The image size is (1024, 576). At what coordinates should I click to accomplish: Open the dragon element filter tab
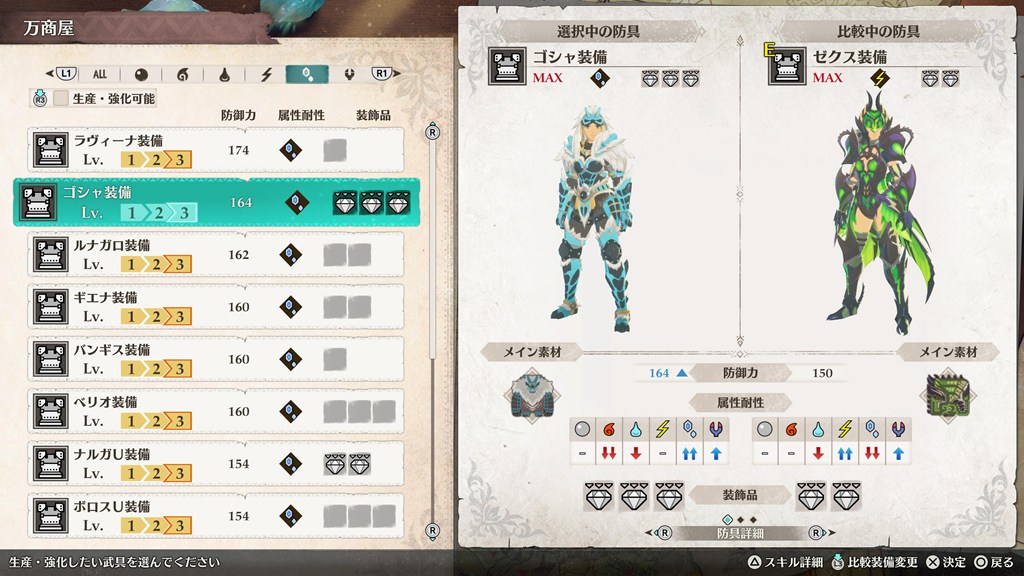tap(349, 74)
